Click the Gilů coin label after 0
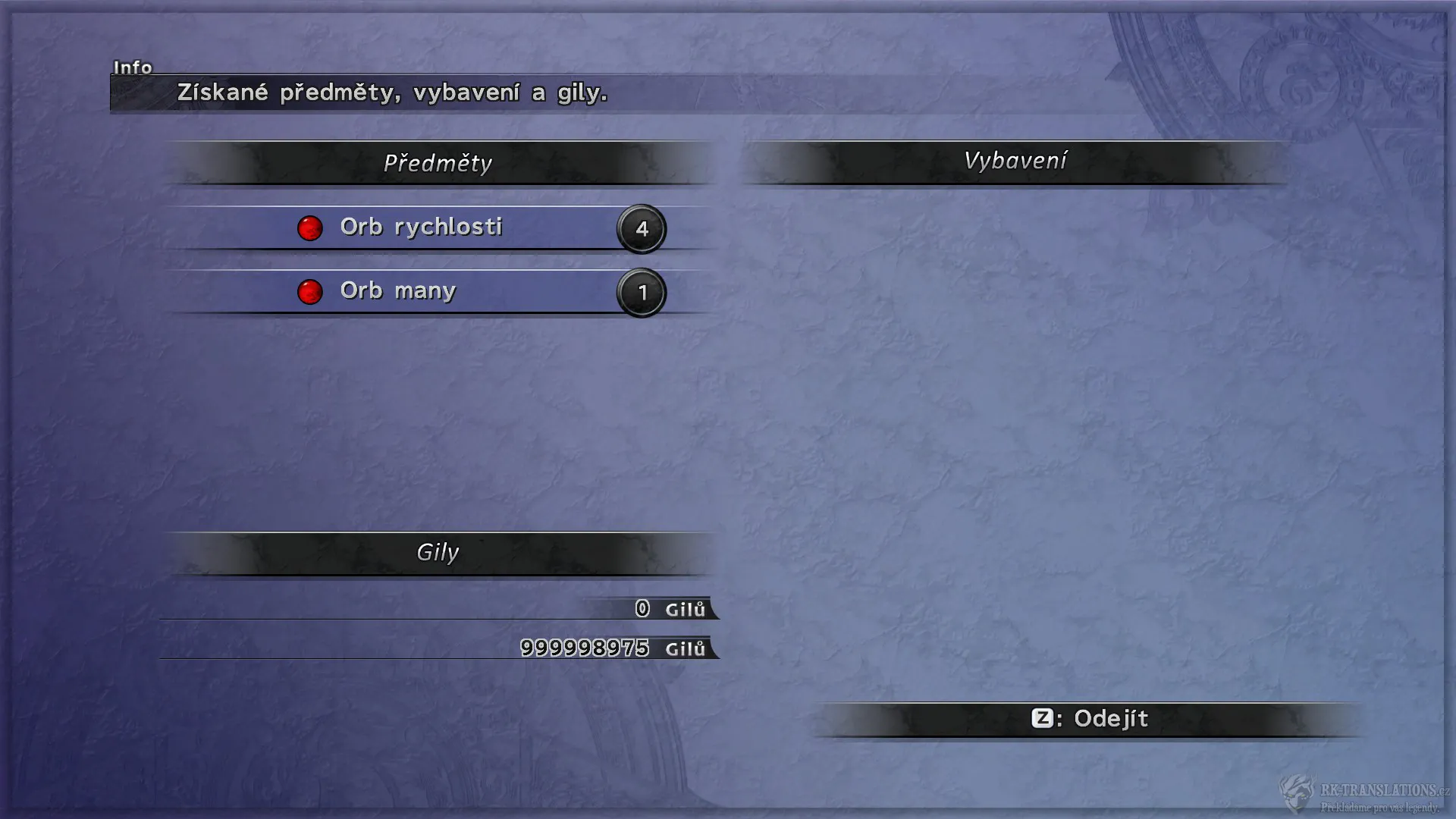The width and height of the screenshot is (1456, 819). click(x=683, y=609)
